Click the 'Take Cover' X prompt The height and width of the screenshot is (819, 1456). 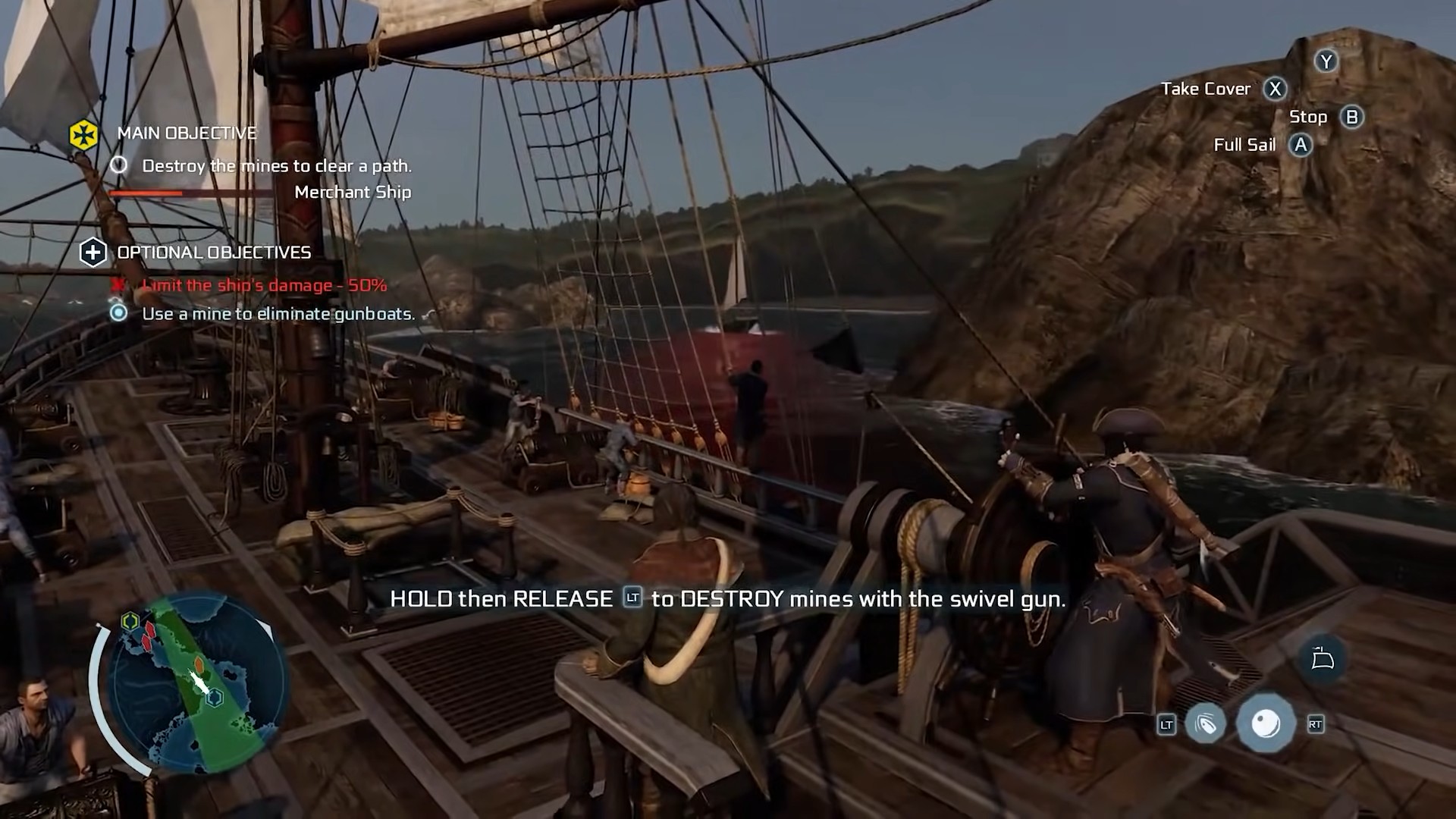[x=1276, y=89]
